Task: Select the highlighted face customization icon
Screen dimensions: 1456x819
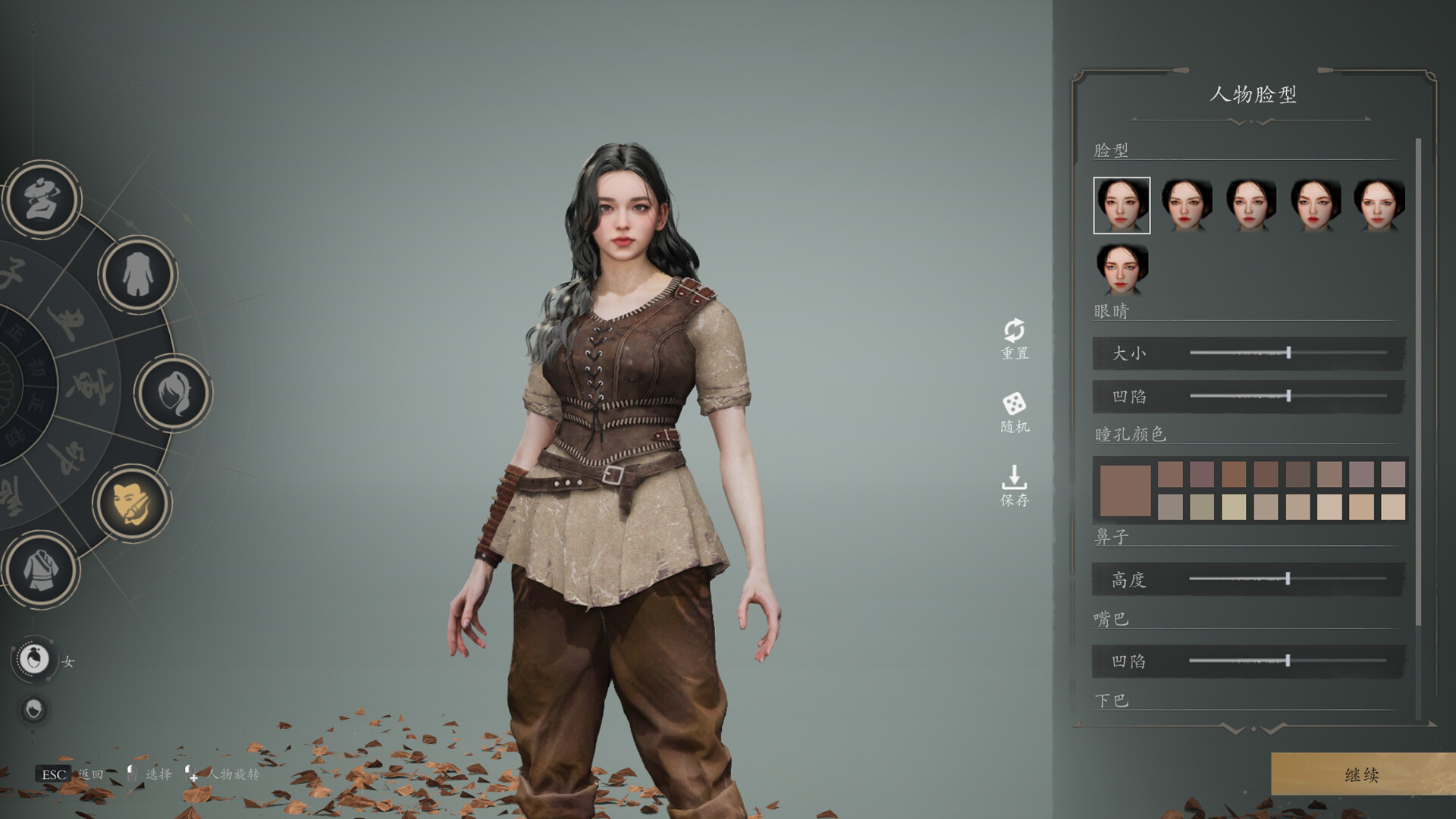Action: click(135, 502)
